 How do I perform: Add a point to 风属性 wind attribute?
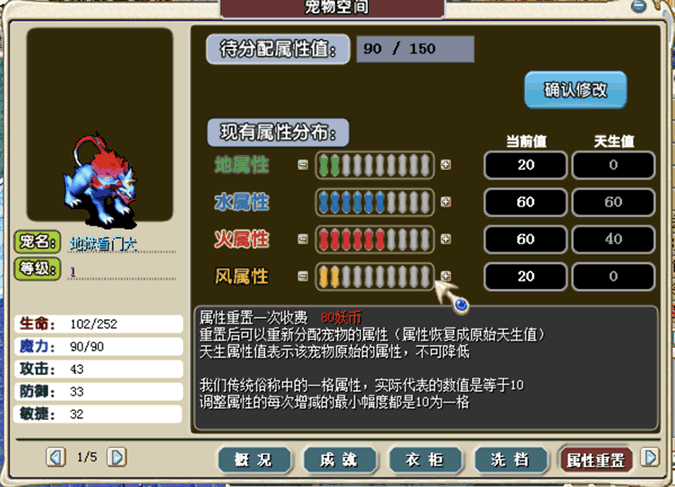446,276
